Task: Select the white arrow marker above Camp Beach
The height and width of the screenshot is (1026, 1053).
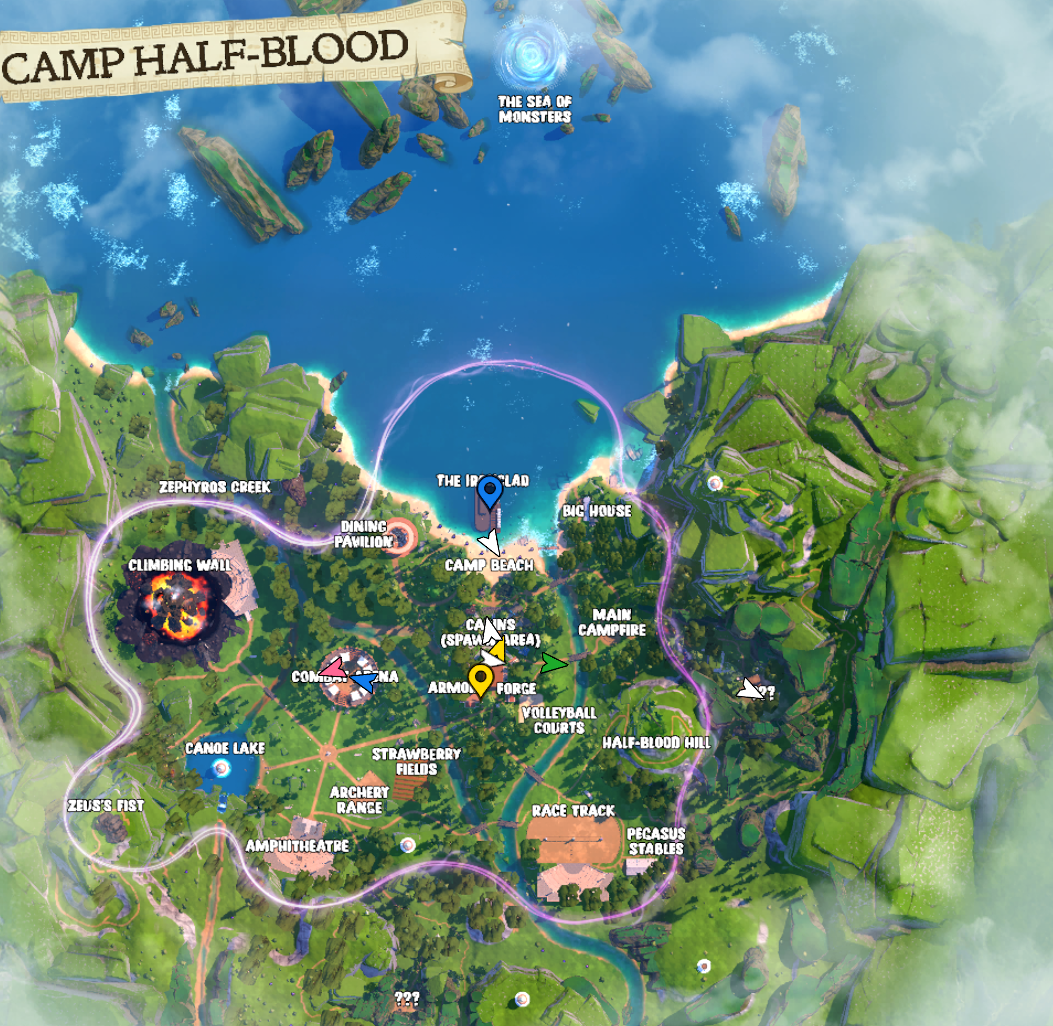Action: 489,542
